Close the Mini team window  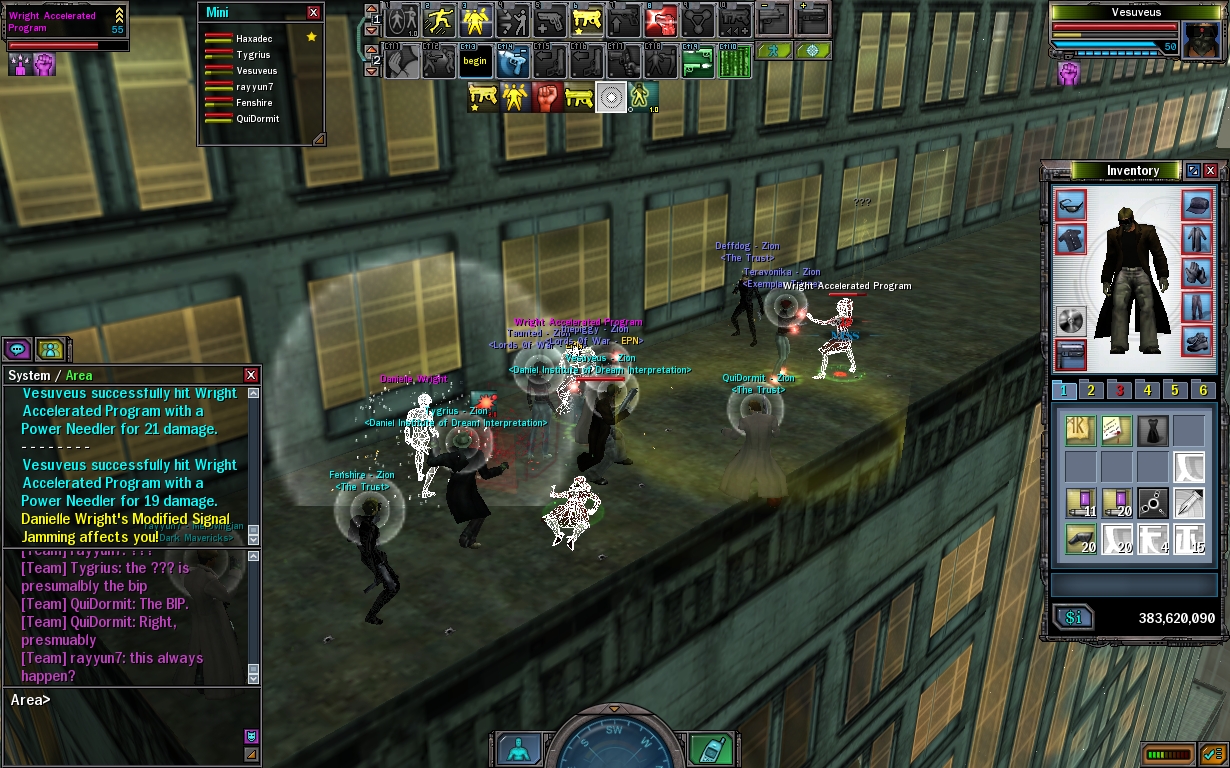coord(314,12)
